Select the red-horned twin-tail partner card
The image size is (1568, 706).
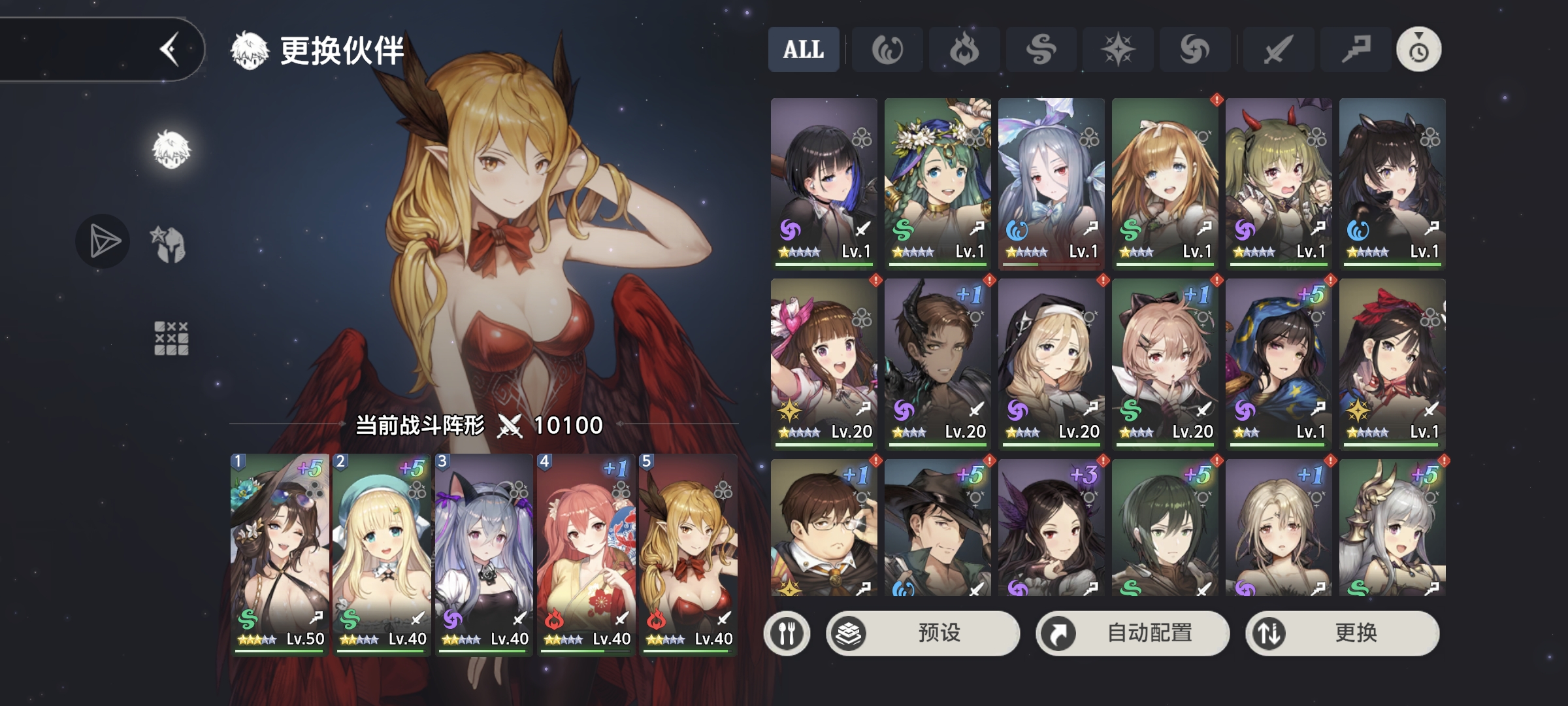tap(1279, 182)
